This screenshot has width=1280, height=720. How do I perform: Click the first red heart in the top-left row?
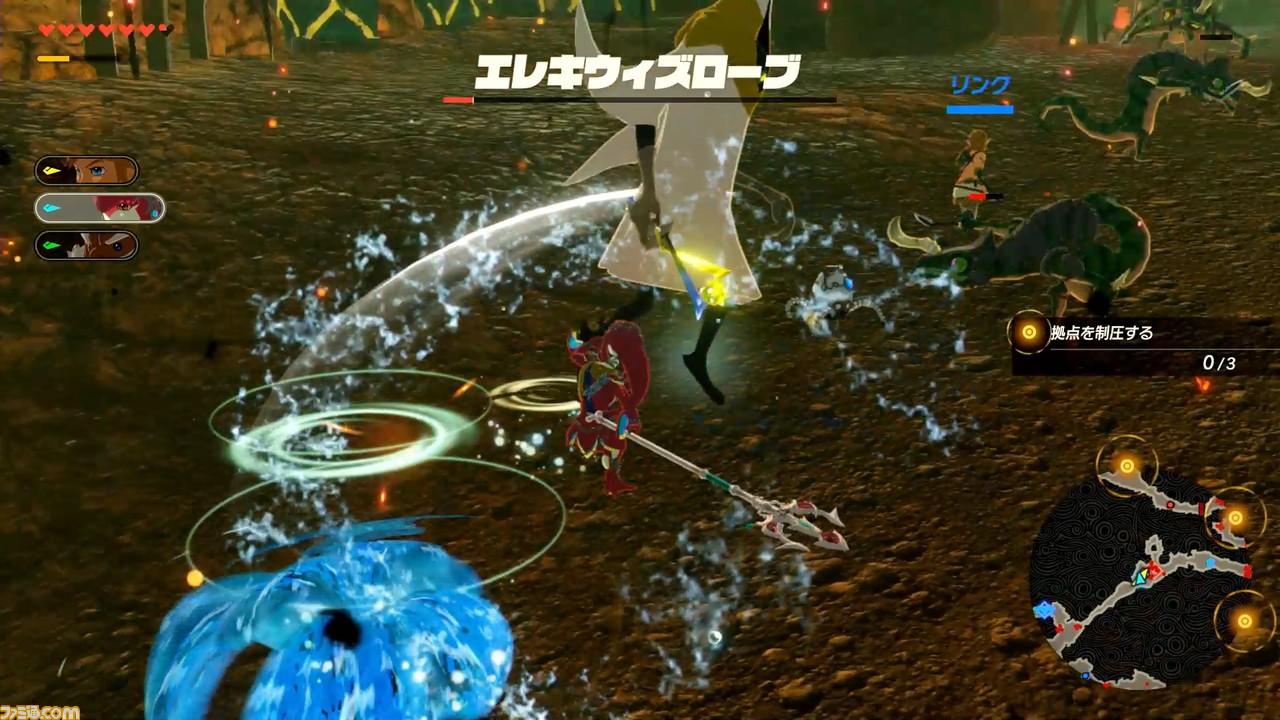[46, 28]
